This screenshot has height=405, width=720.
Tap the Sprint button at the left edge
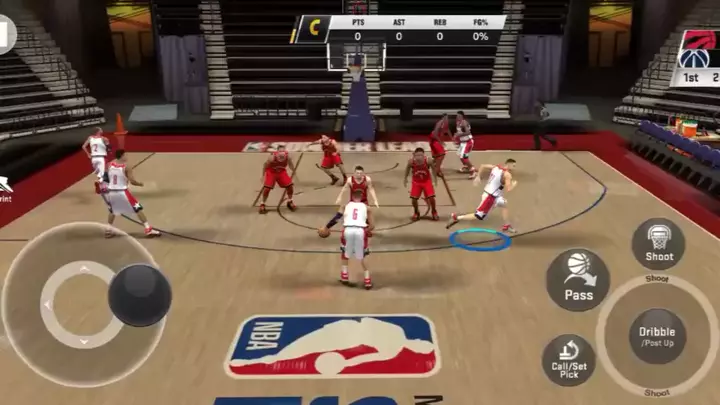click(x=5, y=187)
